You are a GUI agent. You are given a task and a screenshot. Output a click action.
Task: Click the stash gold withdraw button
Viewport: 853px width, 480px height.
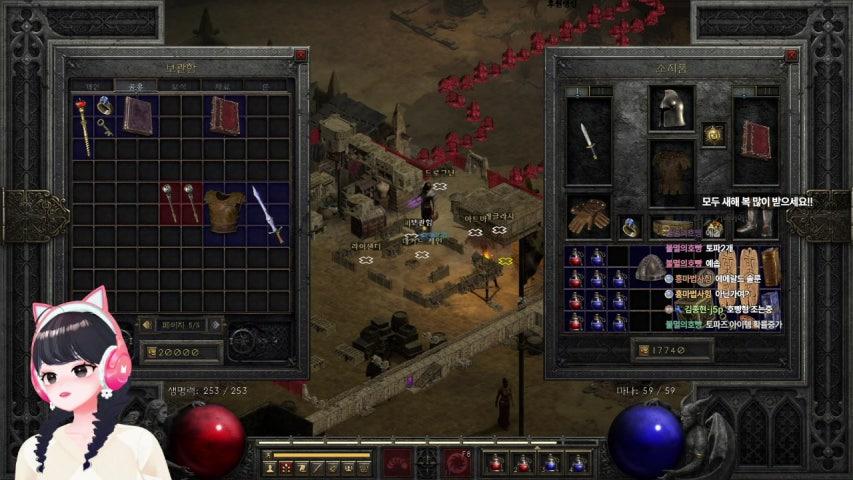pos(152,351)
